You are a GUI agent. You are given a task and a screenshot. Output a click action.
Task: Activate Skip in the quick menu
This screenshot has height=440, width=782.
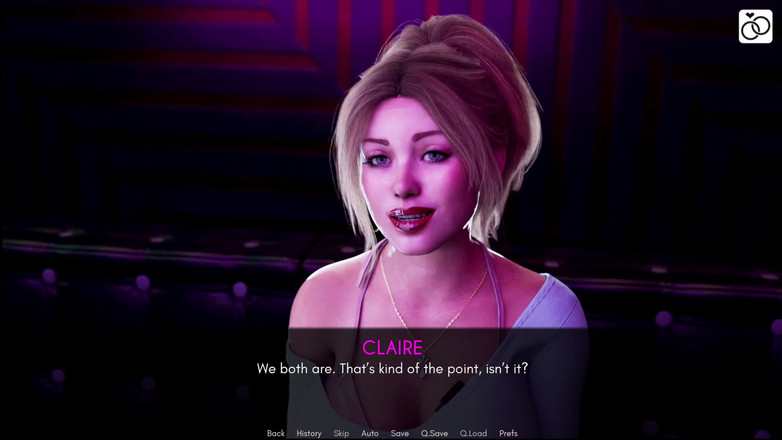click(x=341, y=433)
